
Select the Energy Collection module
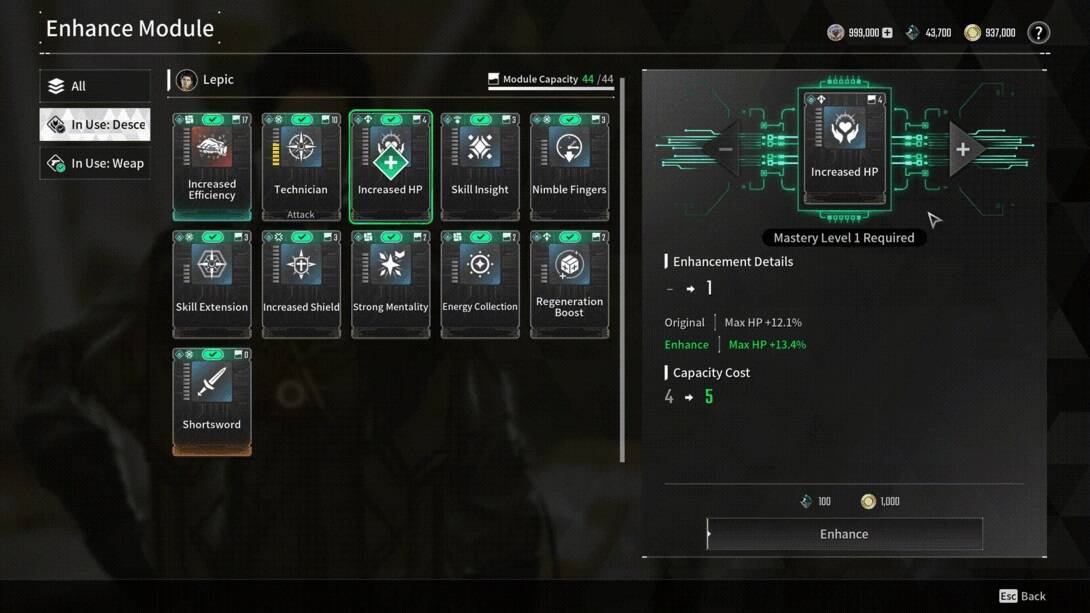click(480, 284)
